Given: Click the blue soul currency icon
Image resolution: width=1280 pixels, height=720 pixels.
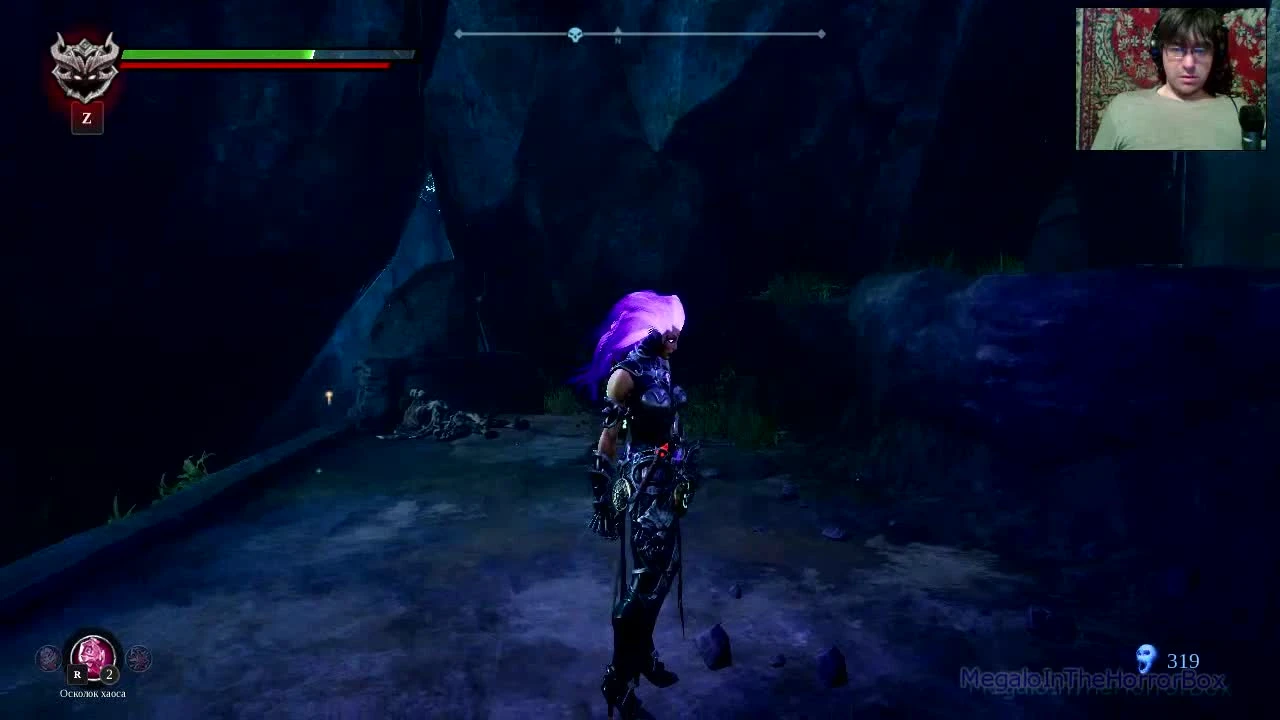Looking at the screenshot, I should (x=1144, y=659).
